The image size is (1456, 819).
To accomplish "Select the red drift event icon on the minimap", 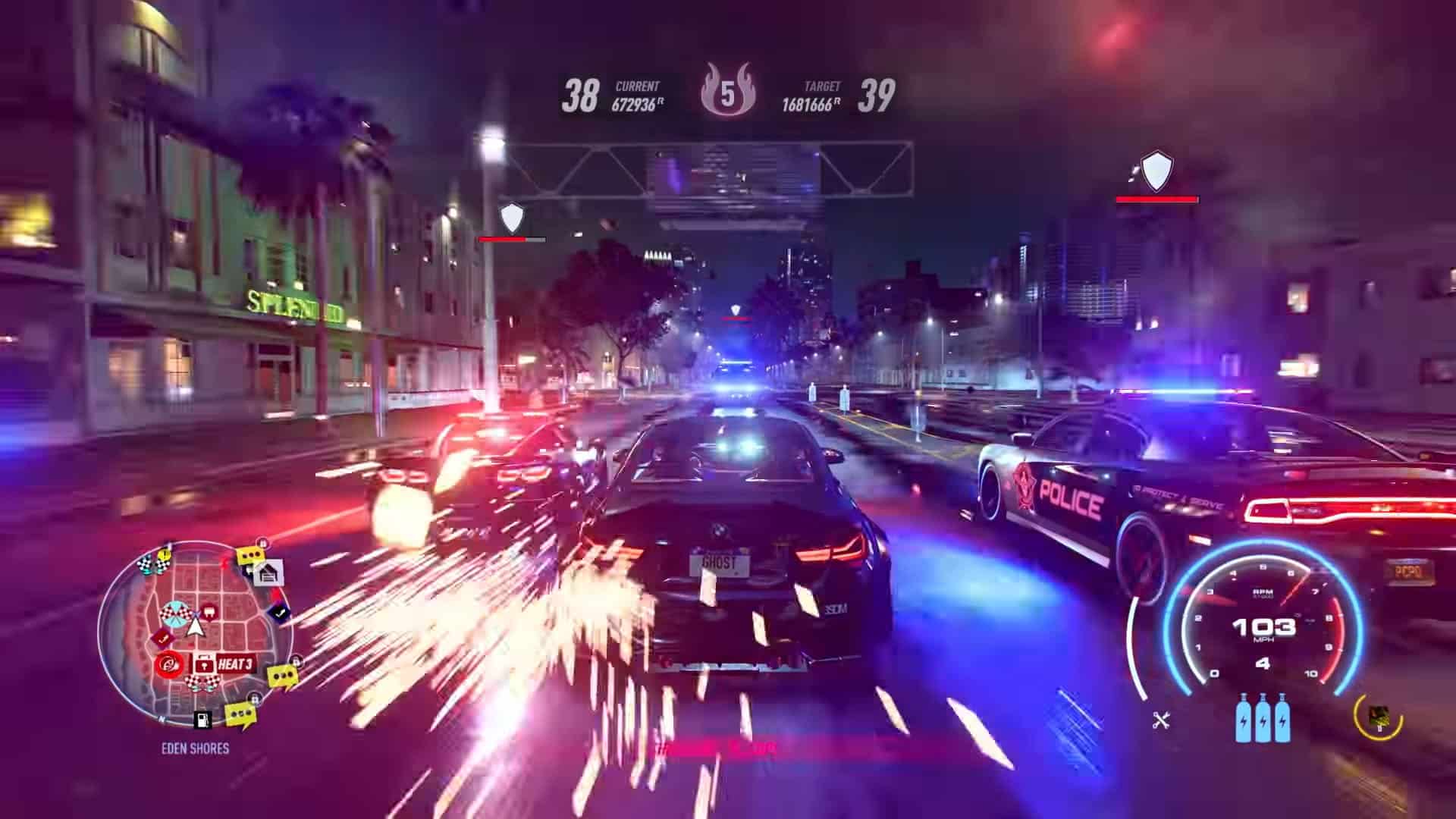I will (171, 664).
